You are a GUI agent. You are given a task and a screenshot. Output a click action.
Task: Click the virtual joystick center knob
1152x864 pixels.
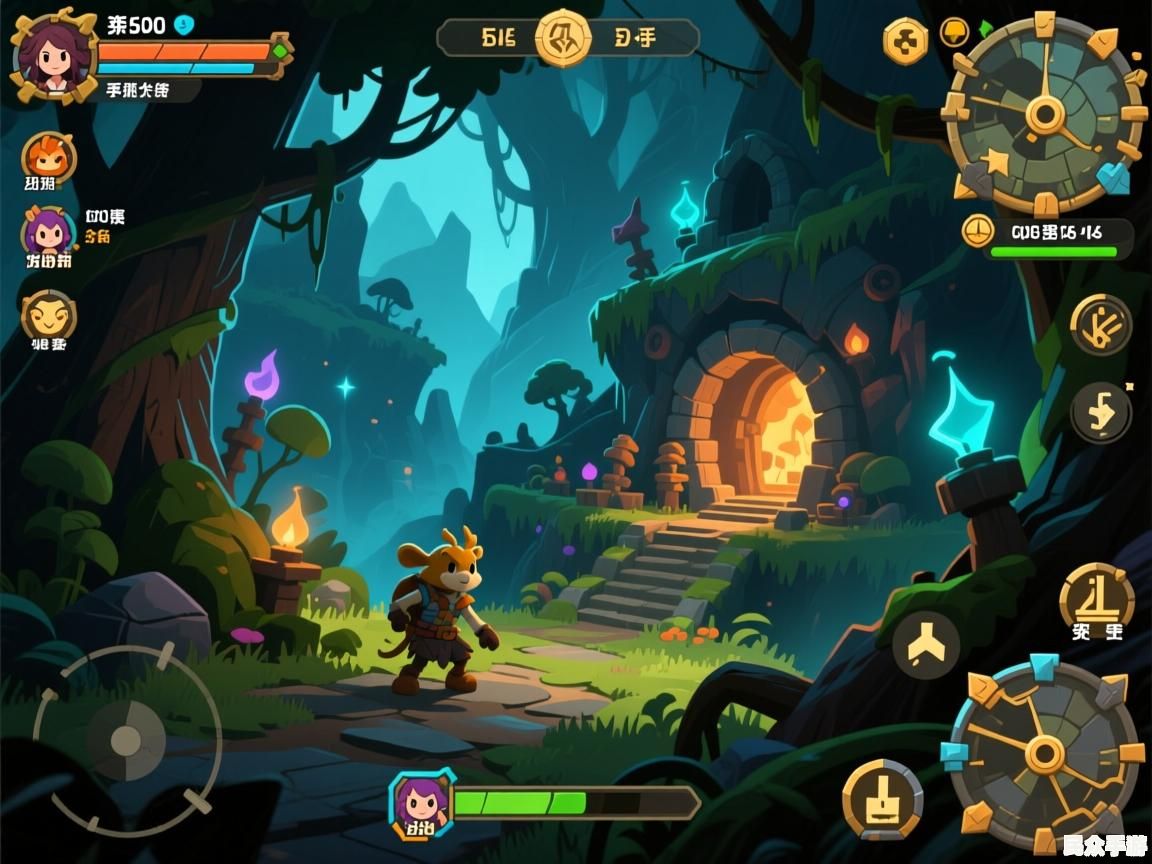(x=126, y=741)
